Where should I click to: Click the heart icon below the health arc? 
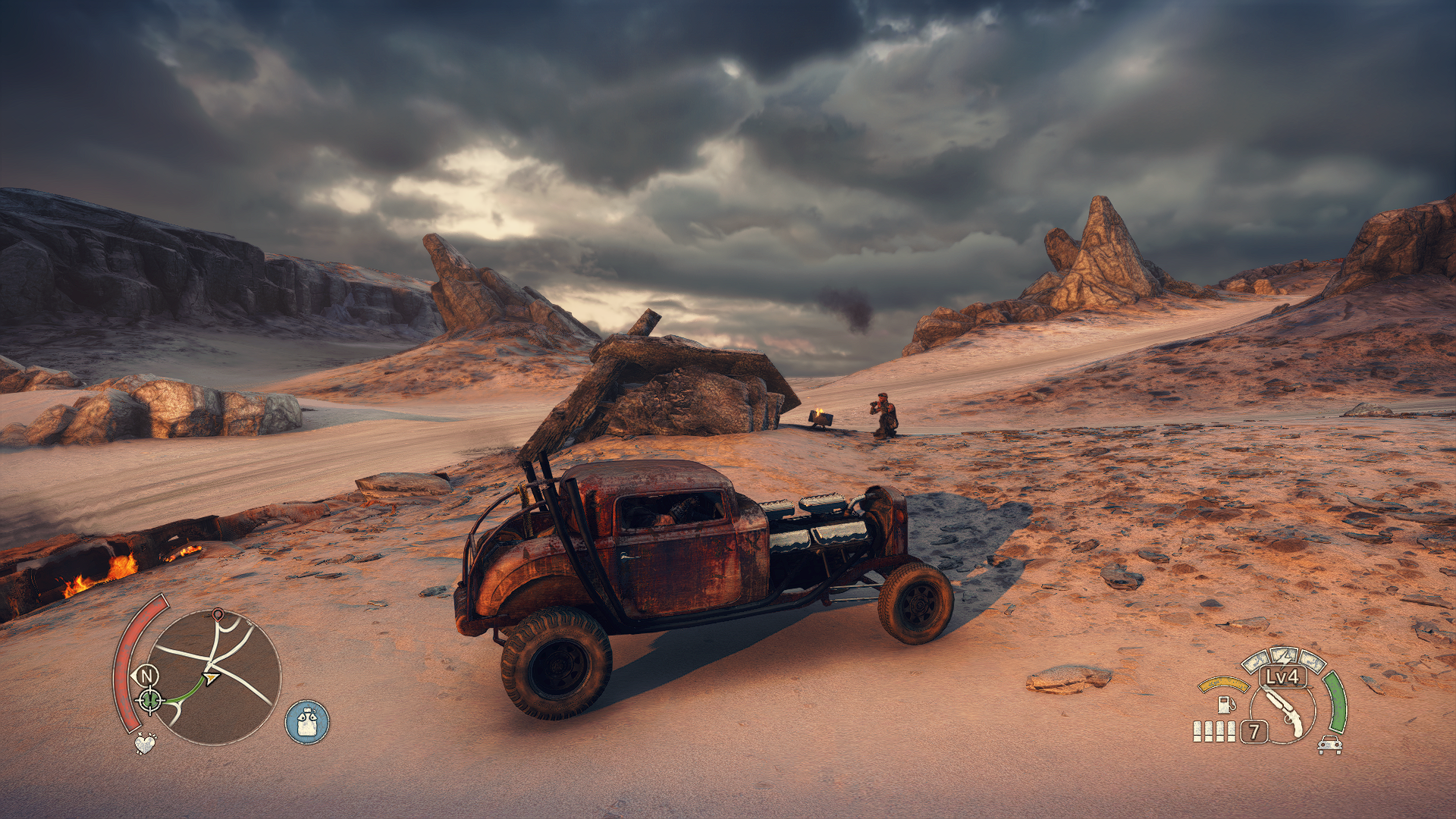pyautogui.click(x=144, y=742)
